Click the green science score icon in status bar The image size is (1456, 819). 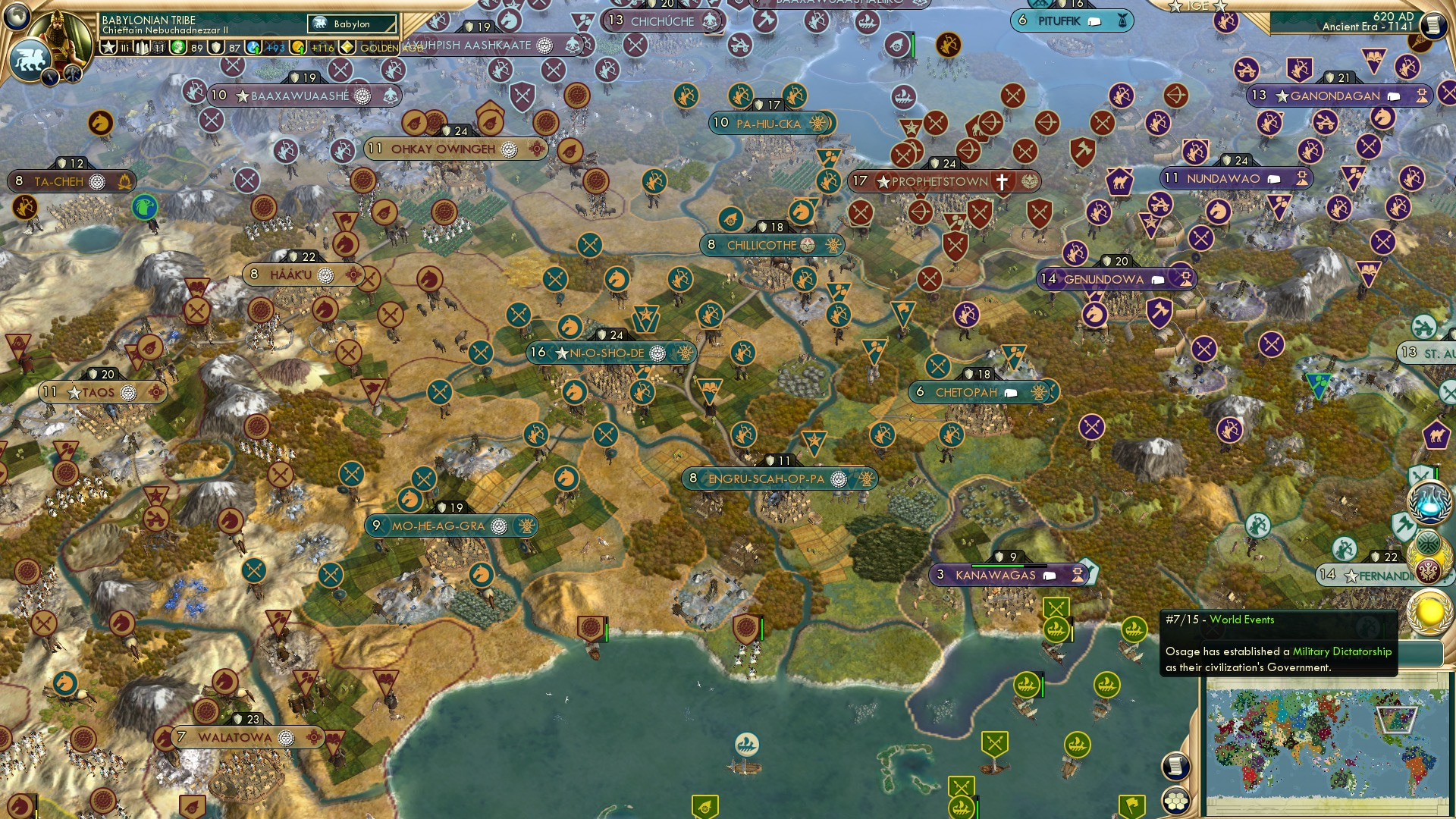[178, 47]
